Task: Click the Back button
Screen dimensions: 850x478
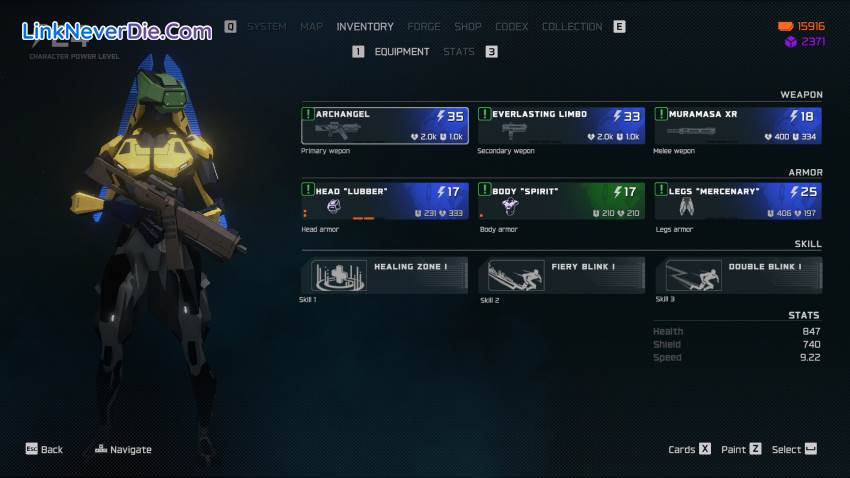Action: pyautogui.click(x=44, y=449)
